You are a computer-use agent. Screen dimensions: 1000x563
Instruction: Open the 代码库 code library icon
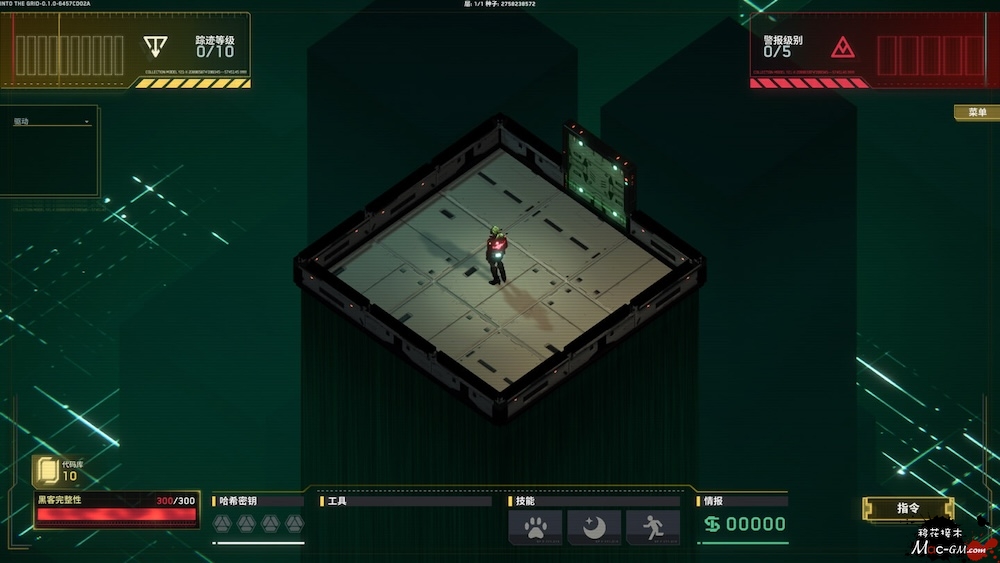pos(46,470)
